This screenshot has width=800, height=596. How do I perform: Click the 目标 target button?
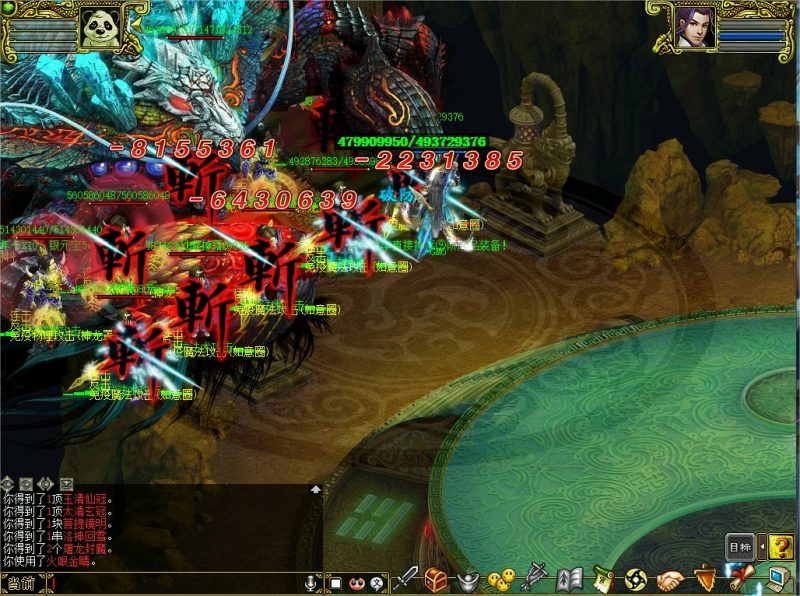click(x=739, y=547)
